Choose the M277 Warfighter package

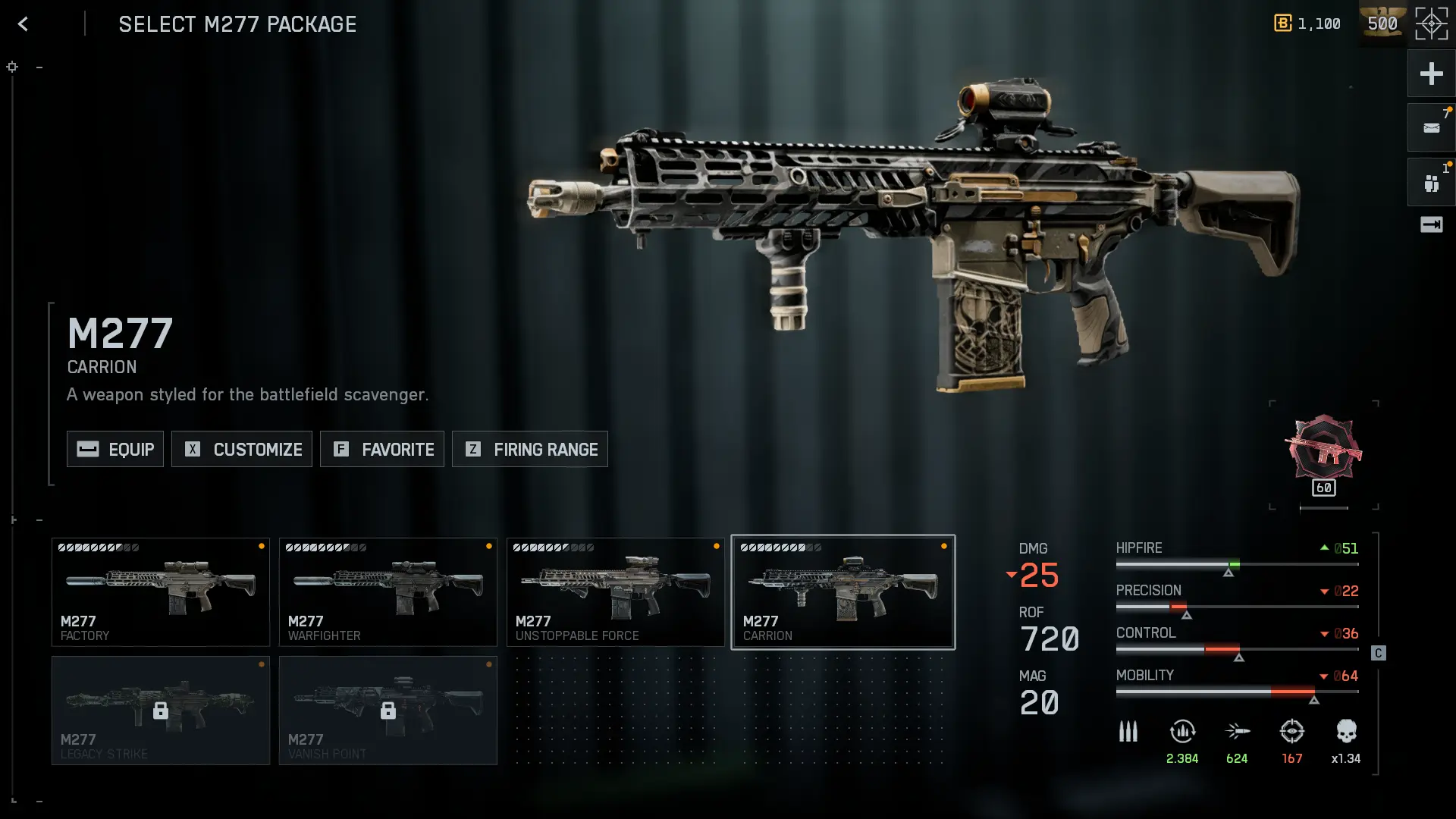point(388,592)
